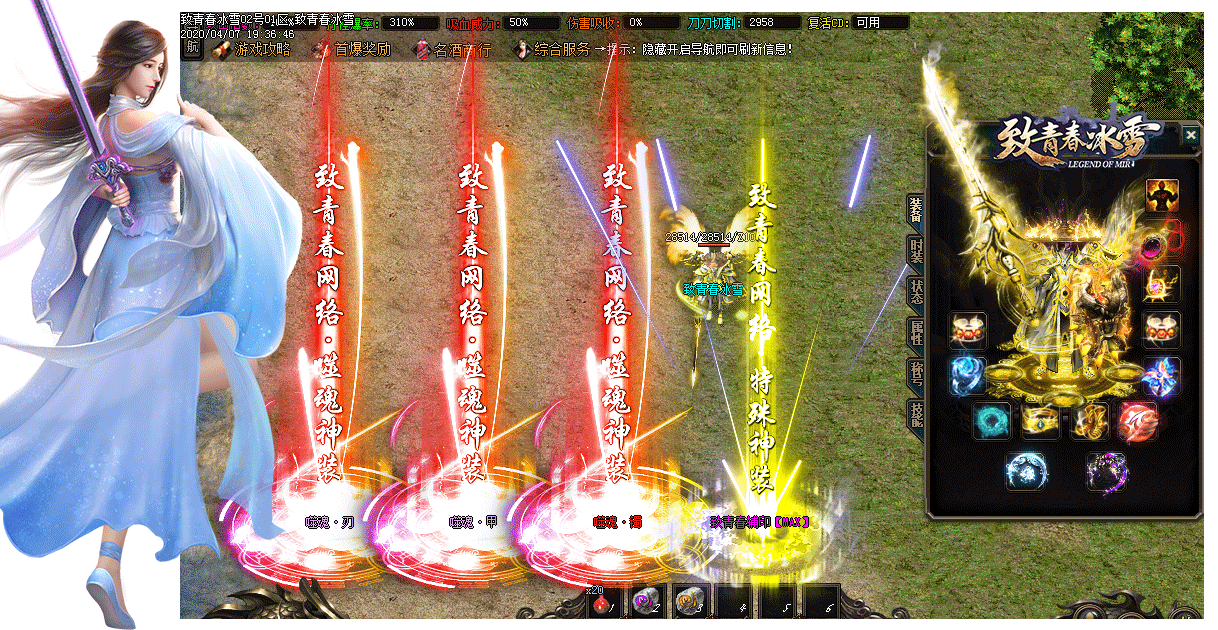Open the 技能 skills tab
The width and height of the screenshot is (1218, 630).
click(x=915, y=414)
